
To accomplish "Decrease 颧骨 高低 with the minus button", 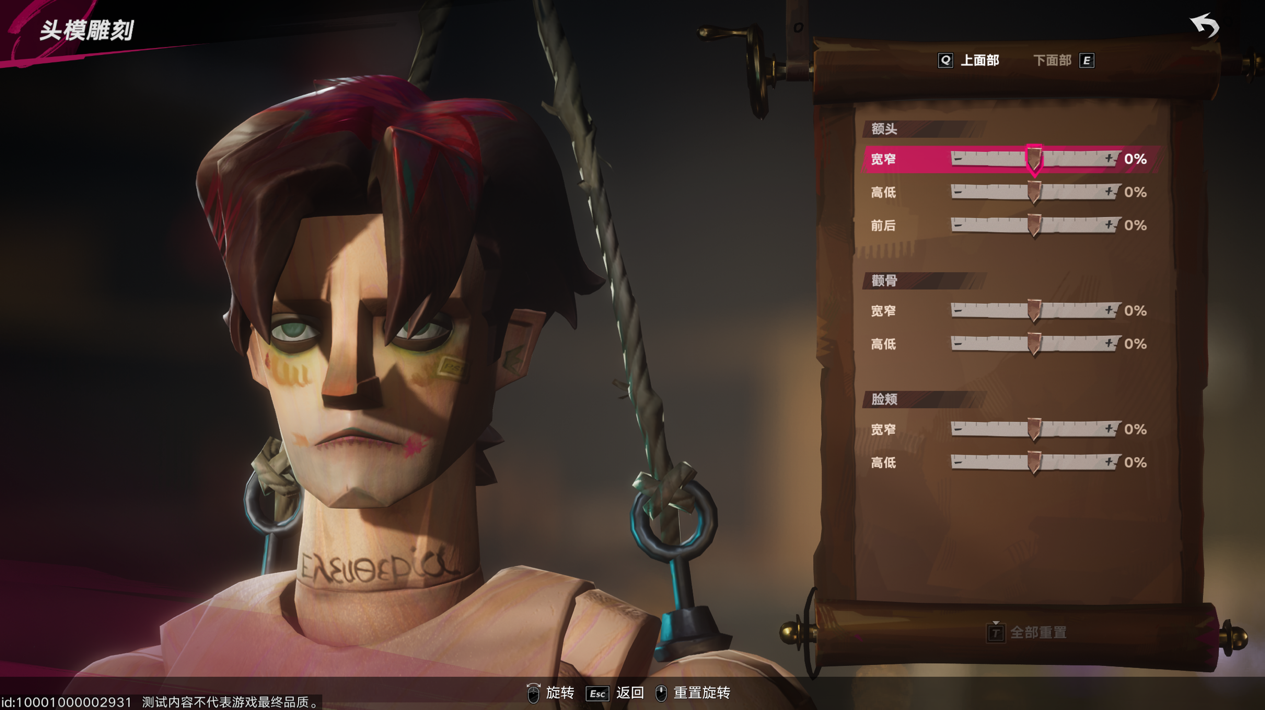I will pos(958,344).
